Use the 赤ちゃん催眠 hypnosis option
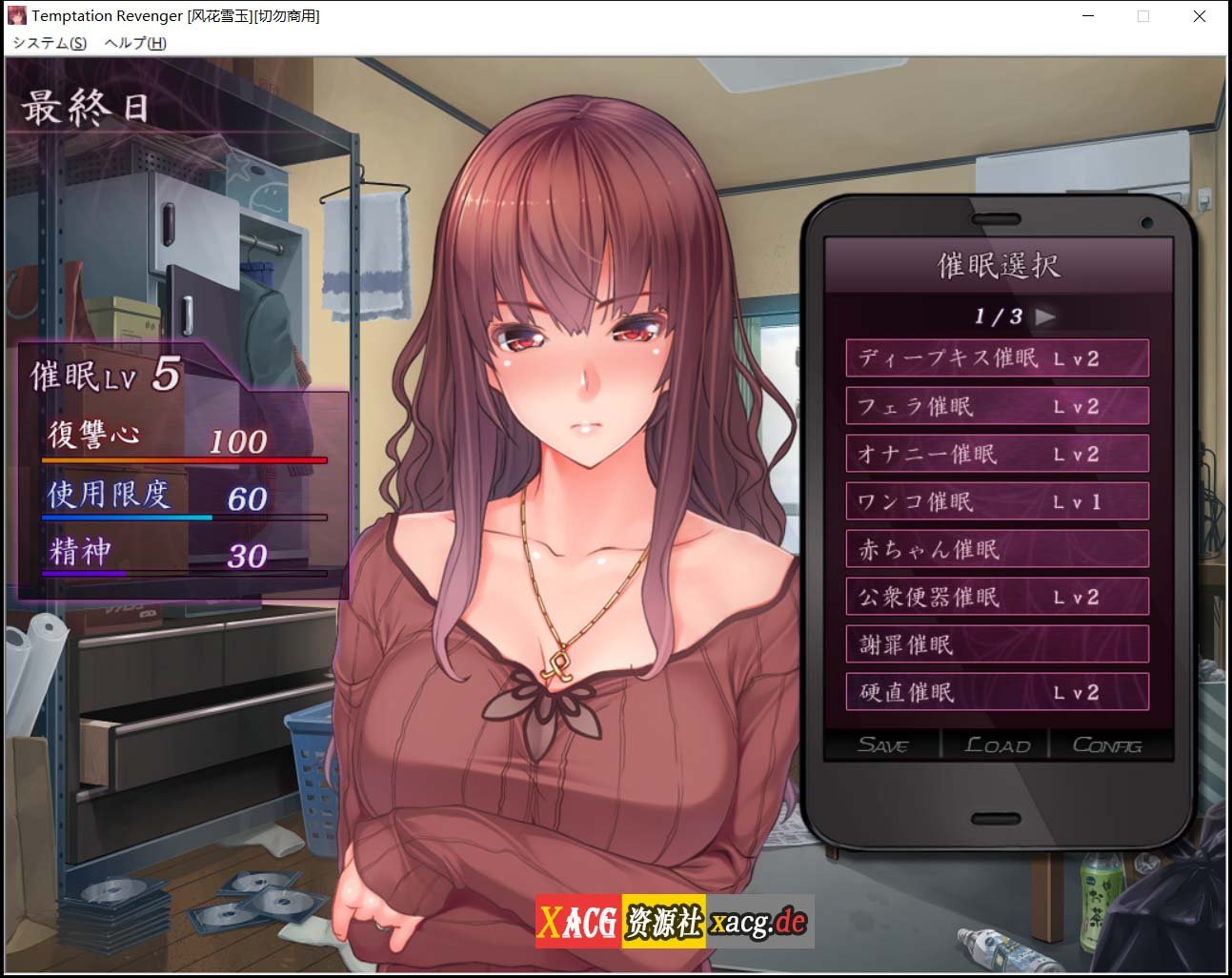1232x978 pixels. 997,549
